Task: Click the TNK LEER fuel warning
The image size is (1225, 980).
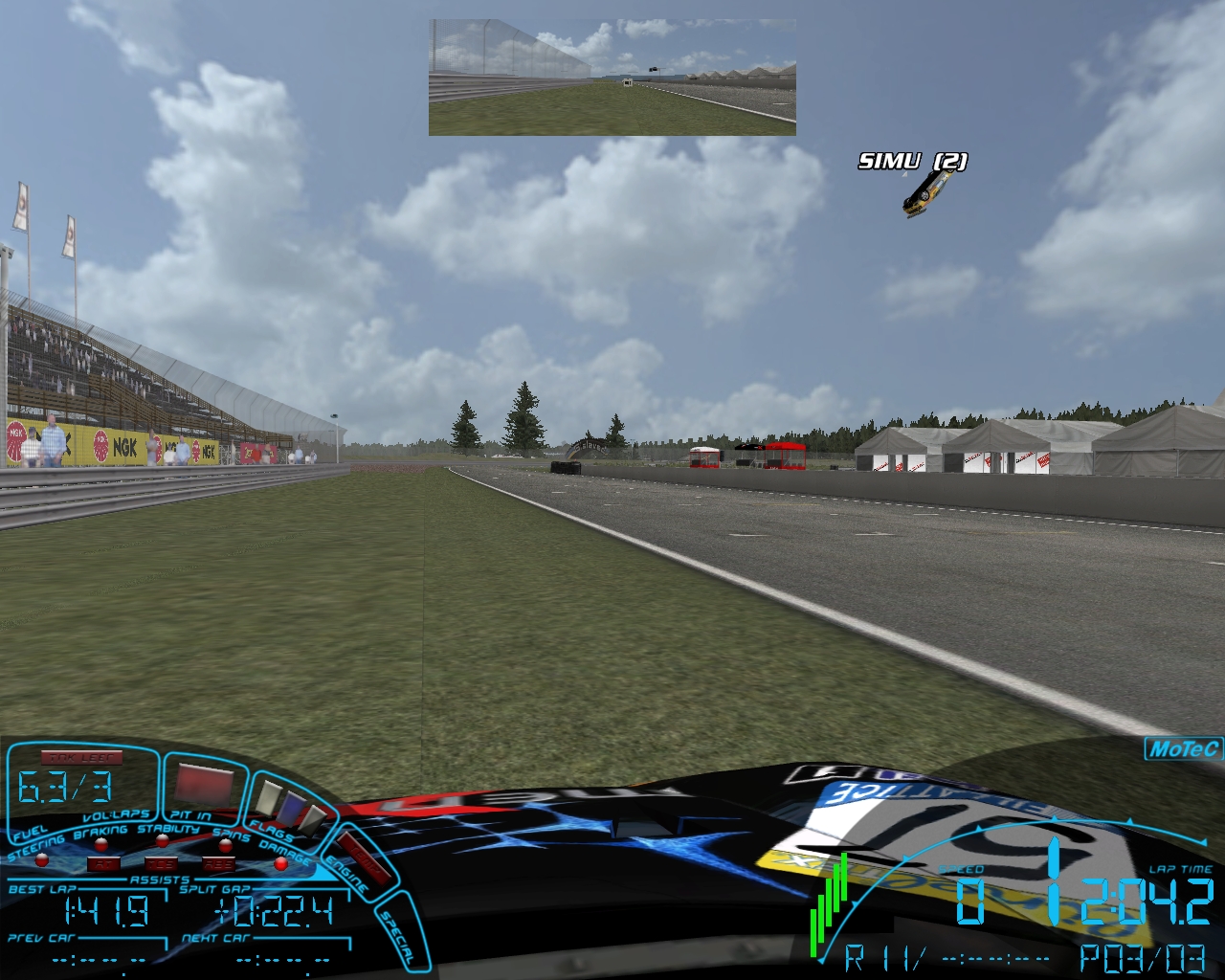Action: pos(81,758)
